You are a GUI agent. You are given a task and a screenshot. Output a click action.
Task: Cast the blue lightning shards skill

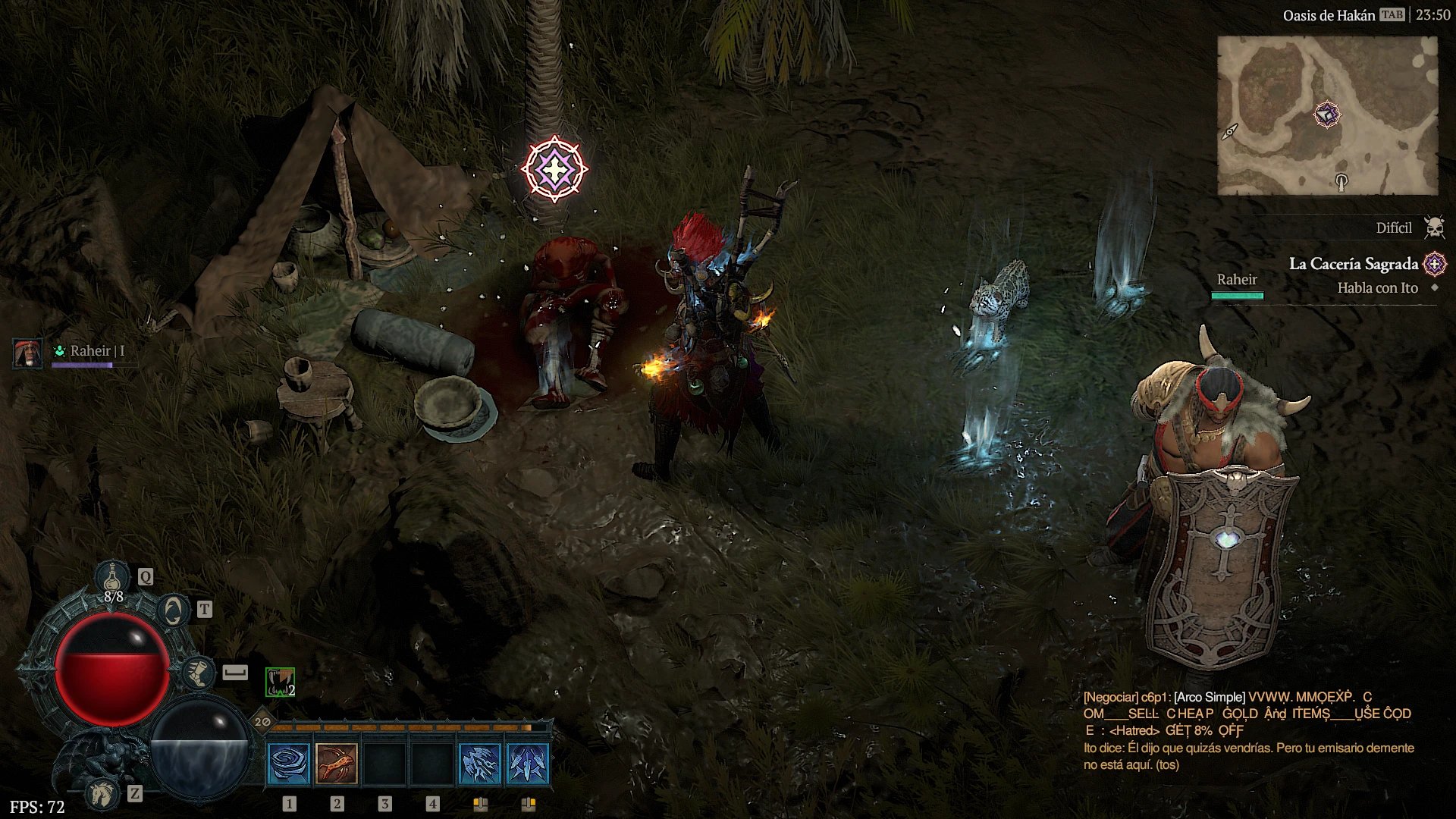[480, 764]
